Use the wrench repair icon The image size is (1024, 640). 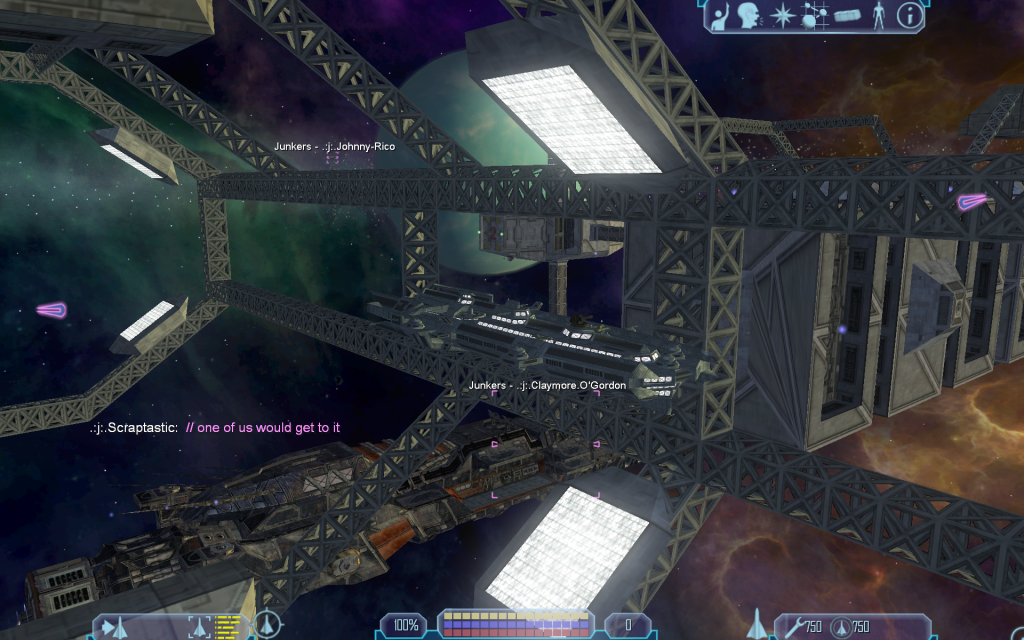792,627
